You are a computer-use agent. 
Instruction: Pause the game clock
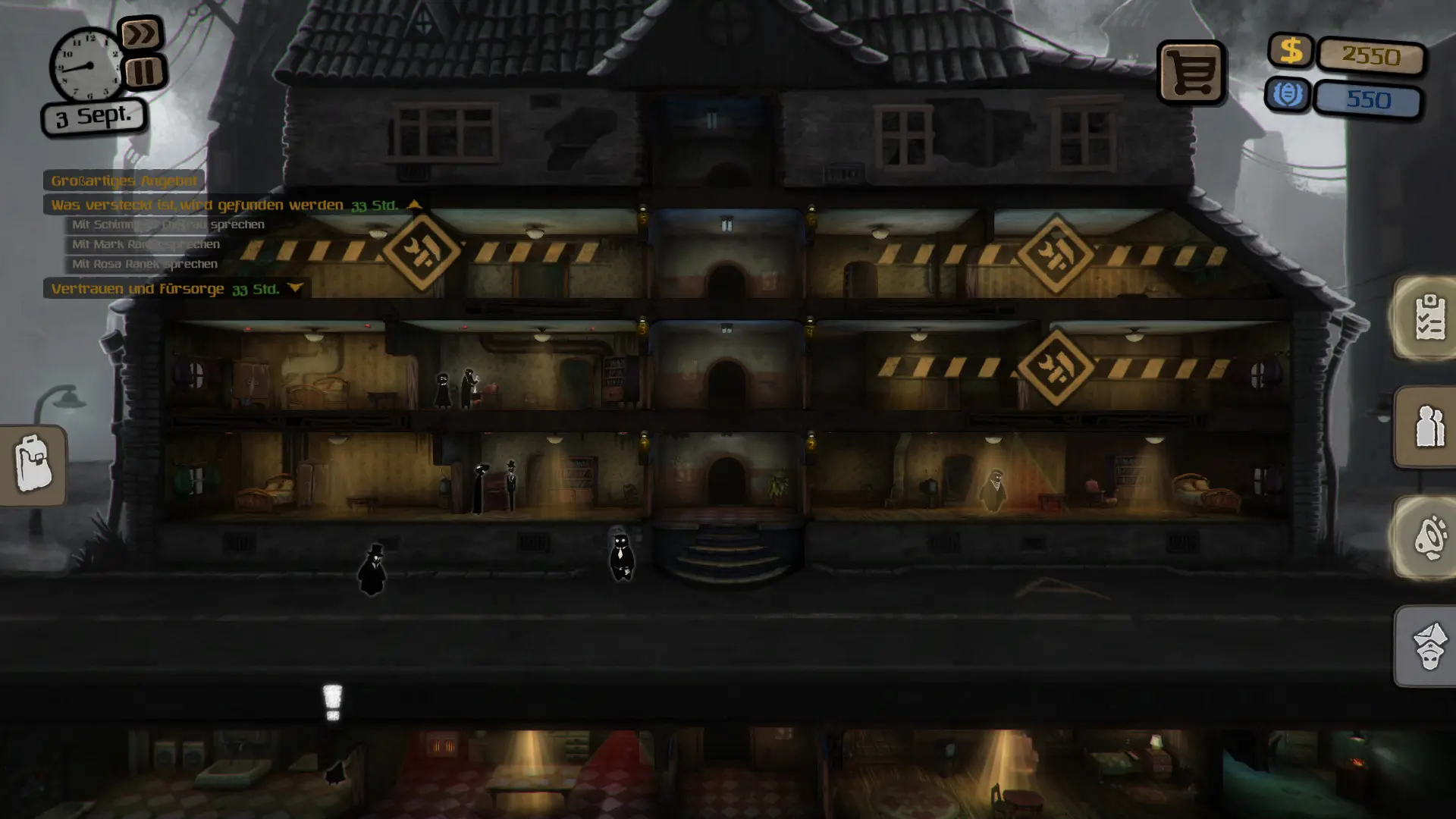(x=144, y=73)
